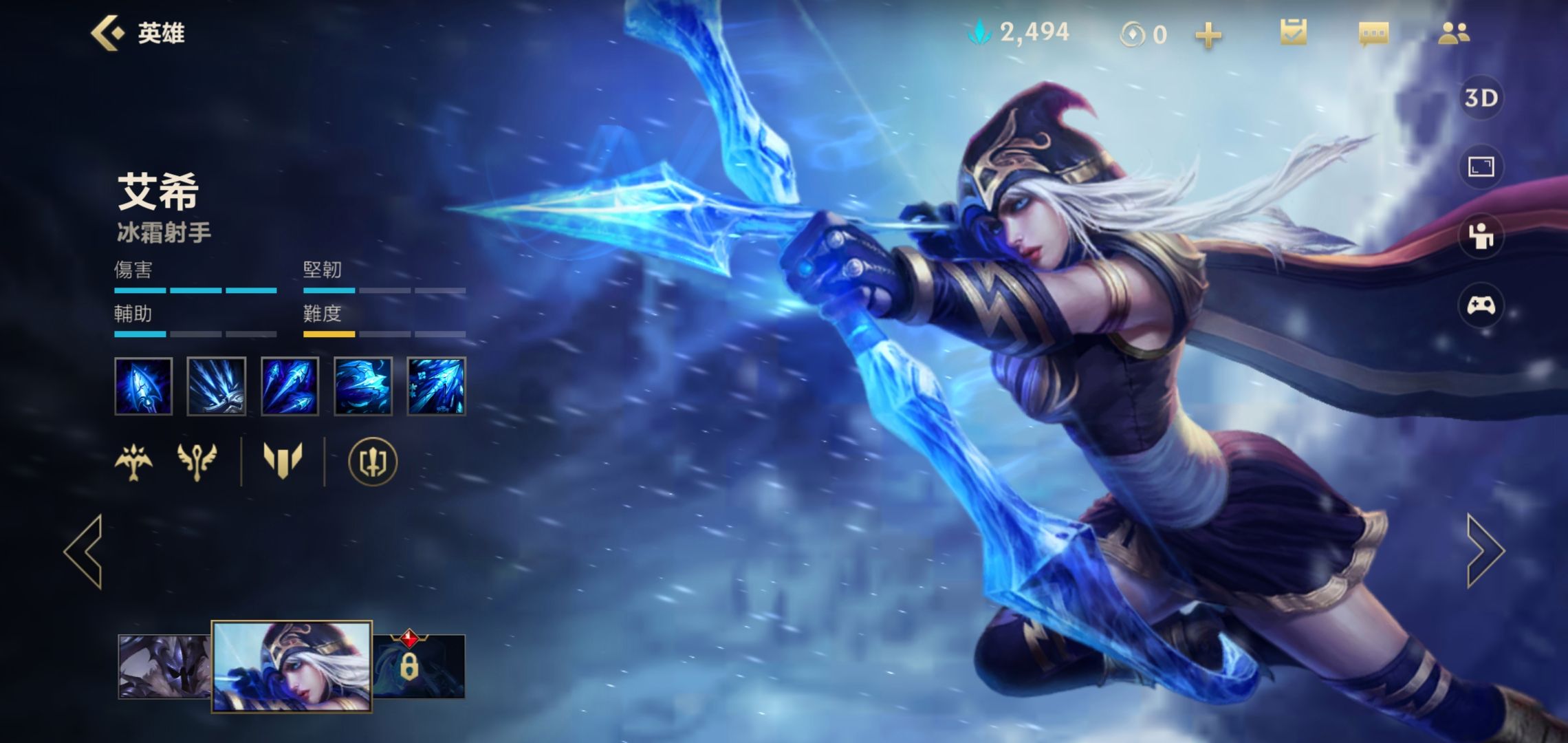The image size is (1568, 743).
Task: Choose the dark armored skin thumbnail
Action: (x=164, y=666)
